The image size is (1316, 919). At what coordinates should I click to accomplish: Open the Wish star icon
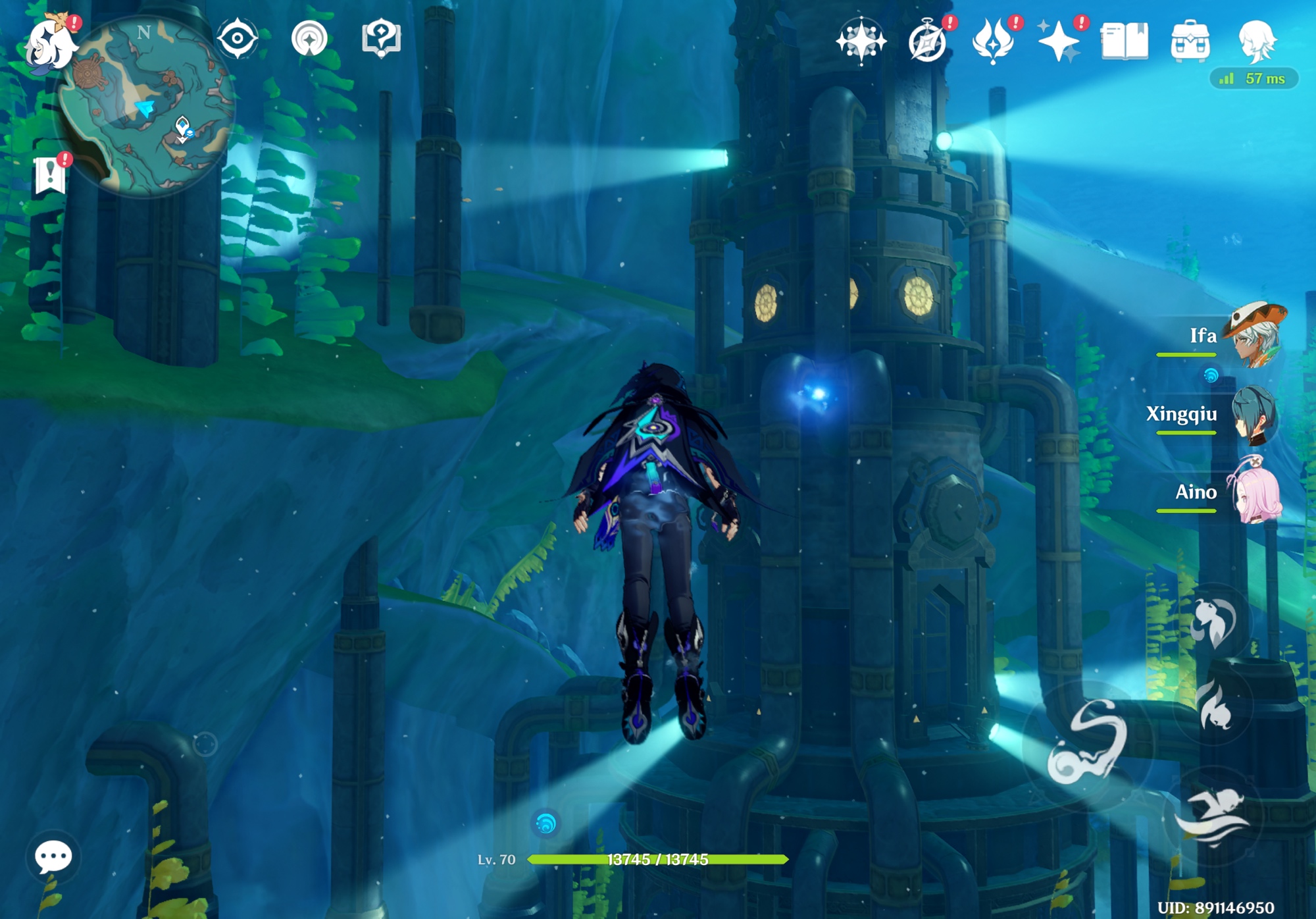point(861,41)
